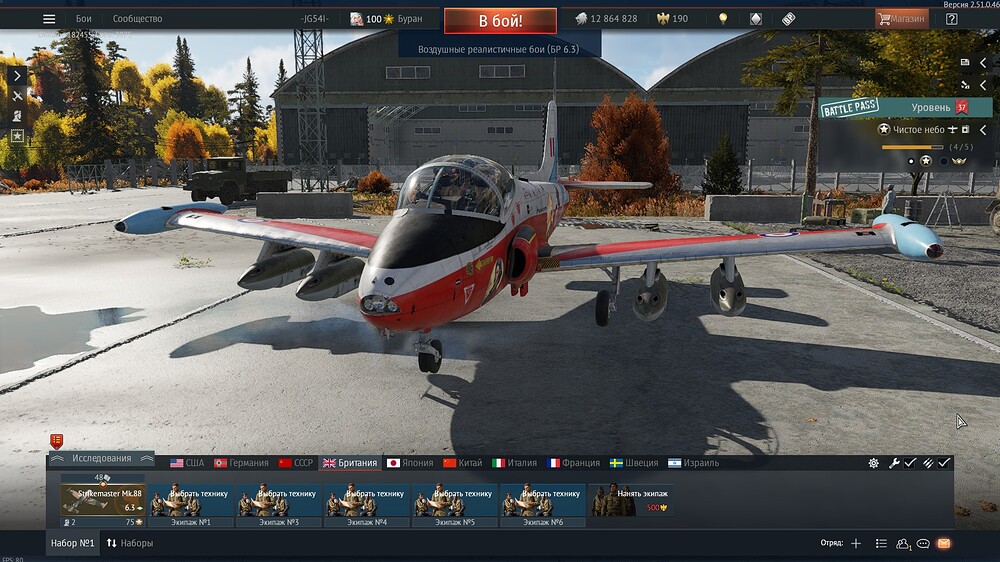This screenshot has width=1000, height=562.
Task: Open the orange mail envelope icon
Action: (x=943, y=544)
